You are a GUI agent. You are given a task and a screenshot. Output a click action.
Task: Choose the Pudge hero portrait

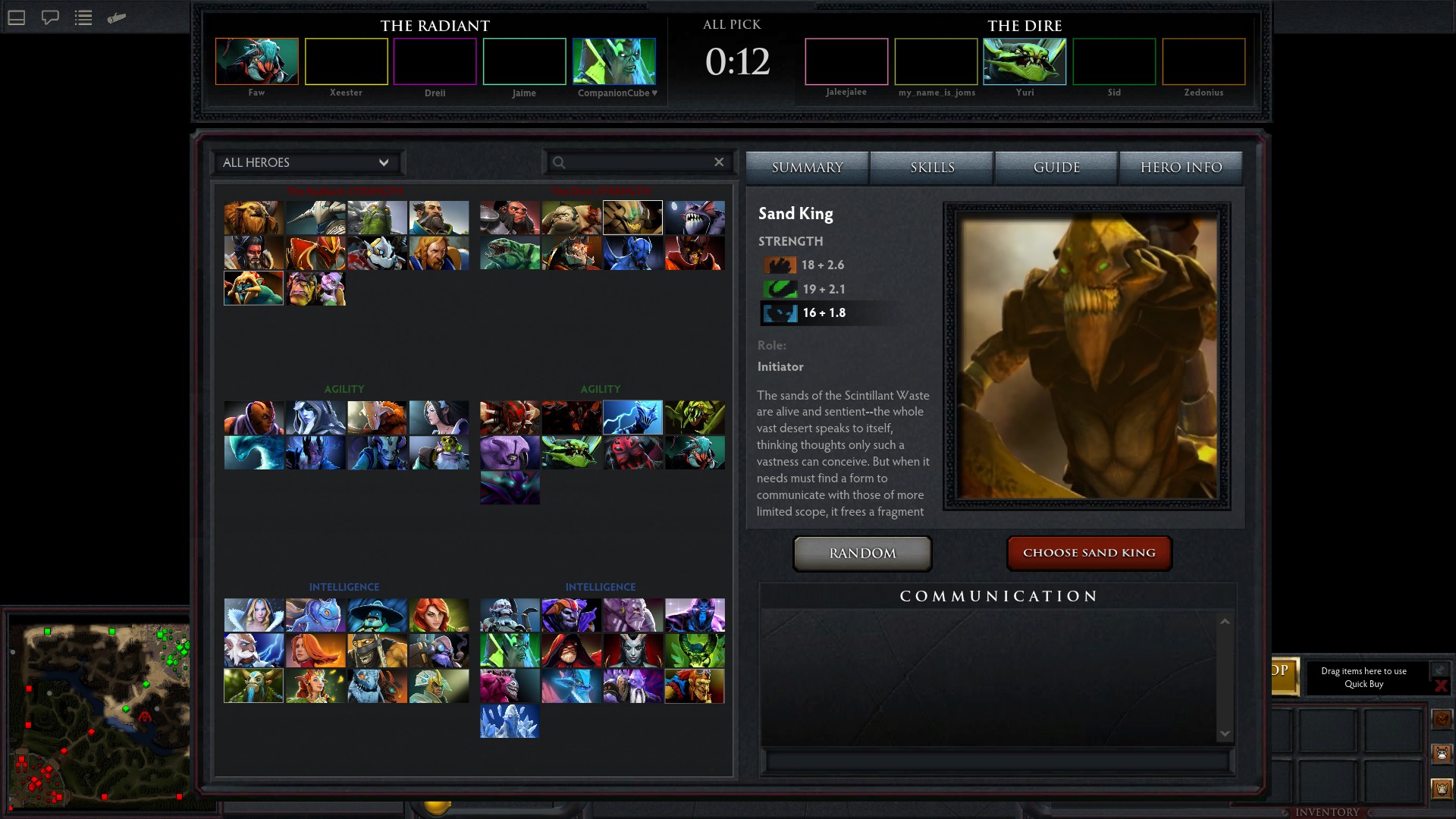(571, 218)
